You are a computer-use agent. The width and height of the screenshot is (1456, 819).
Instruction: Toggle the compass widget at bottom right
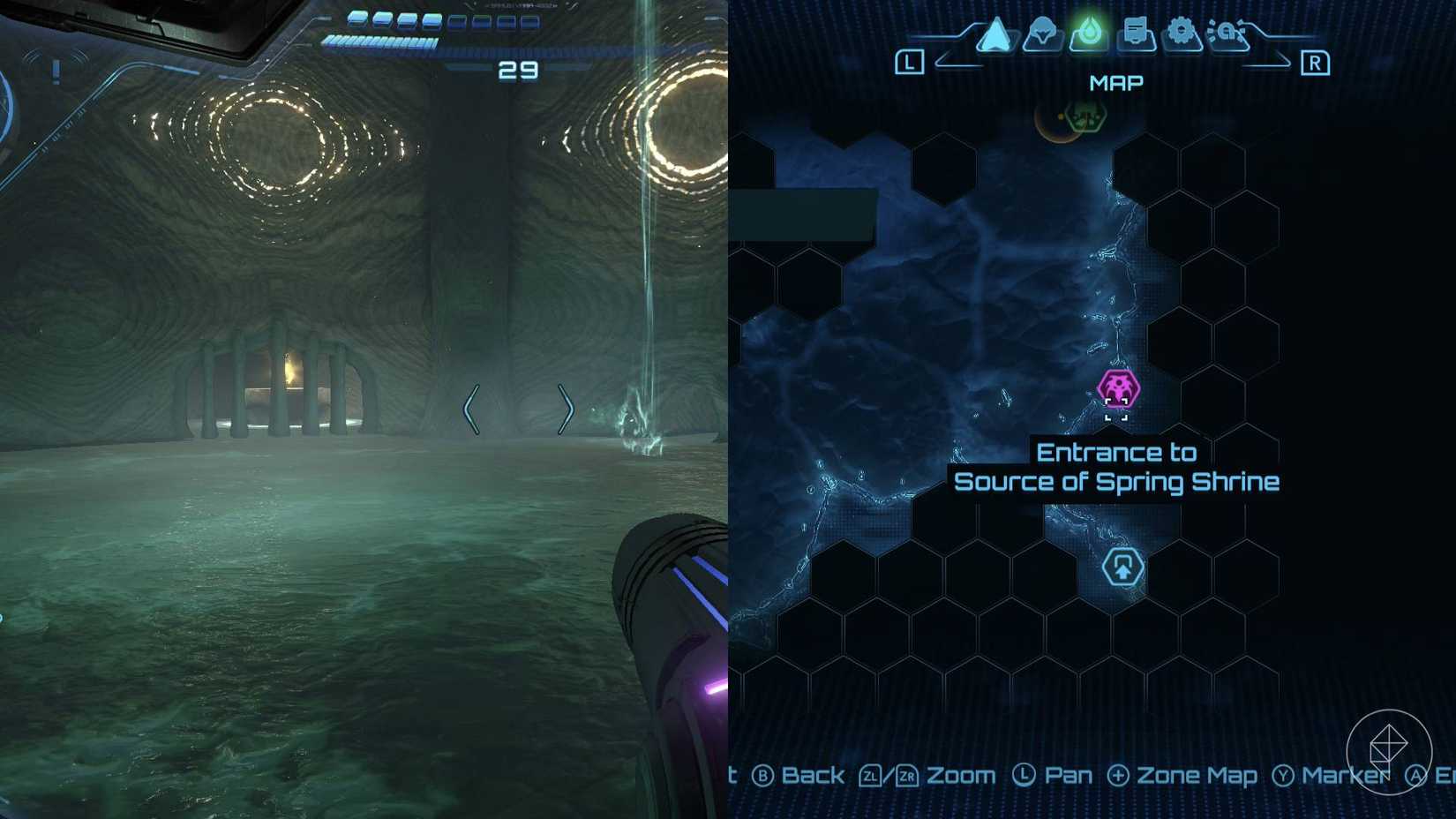1388,751
